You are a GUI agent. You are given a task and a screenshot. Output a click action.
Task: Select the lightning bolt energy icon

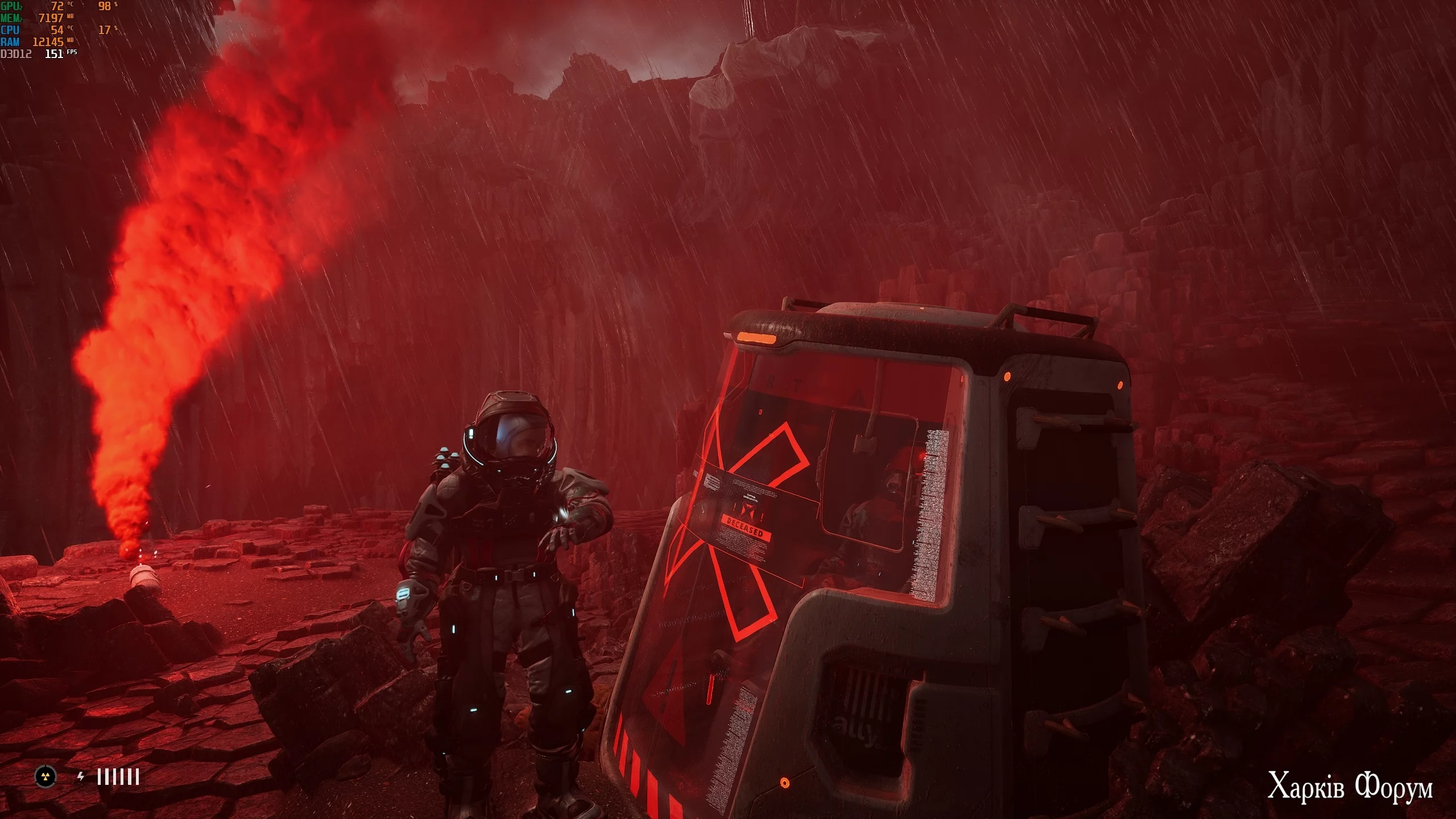(81, 776)
